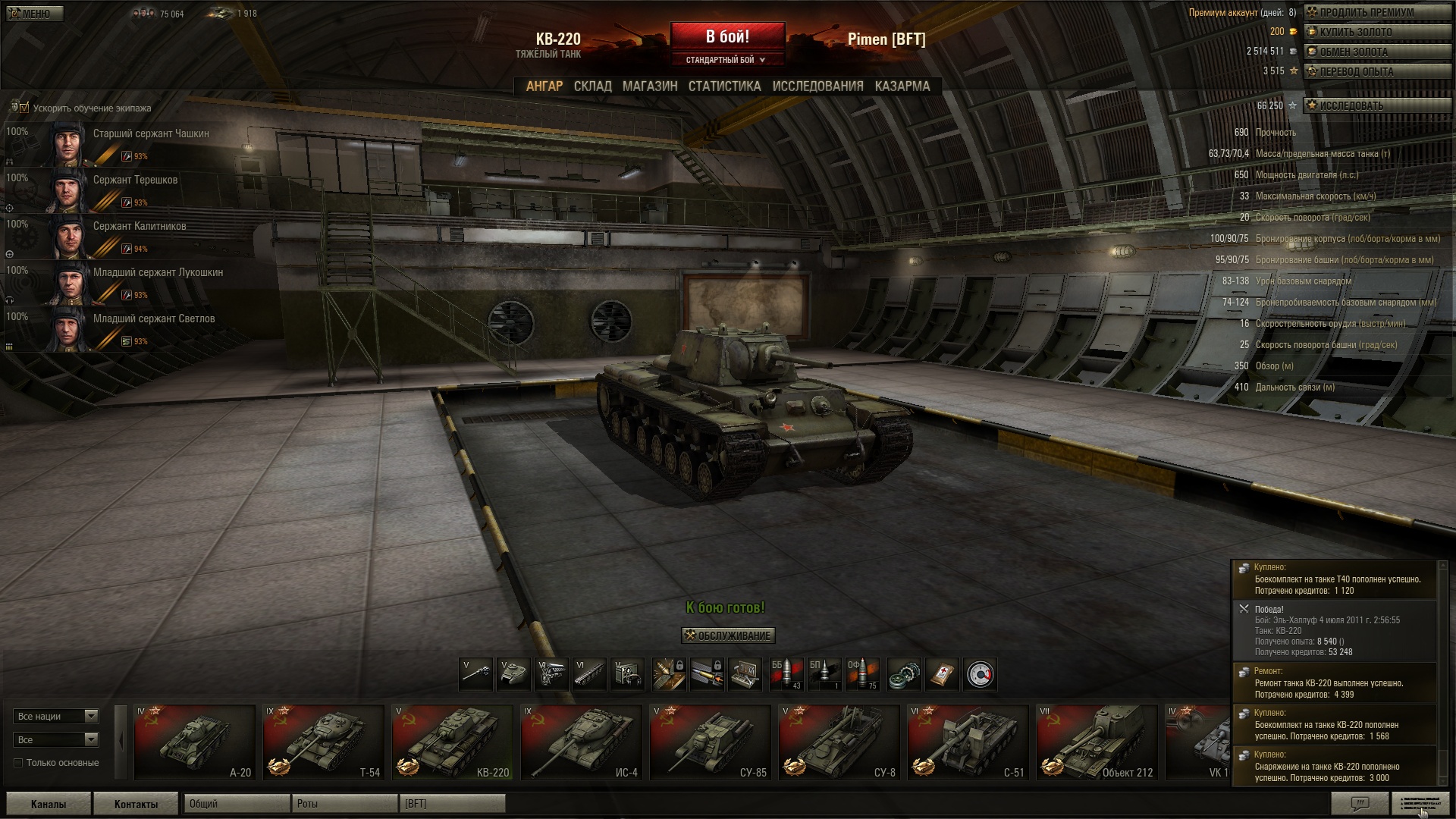Toggle accelerated crew training checkbox
This screenshot has height=819, width=1456.
24,108
